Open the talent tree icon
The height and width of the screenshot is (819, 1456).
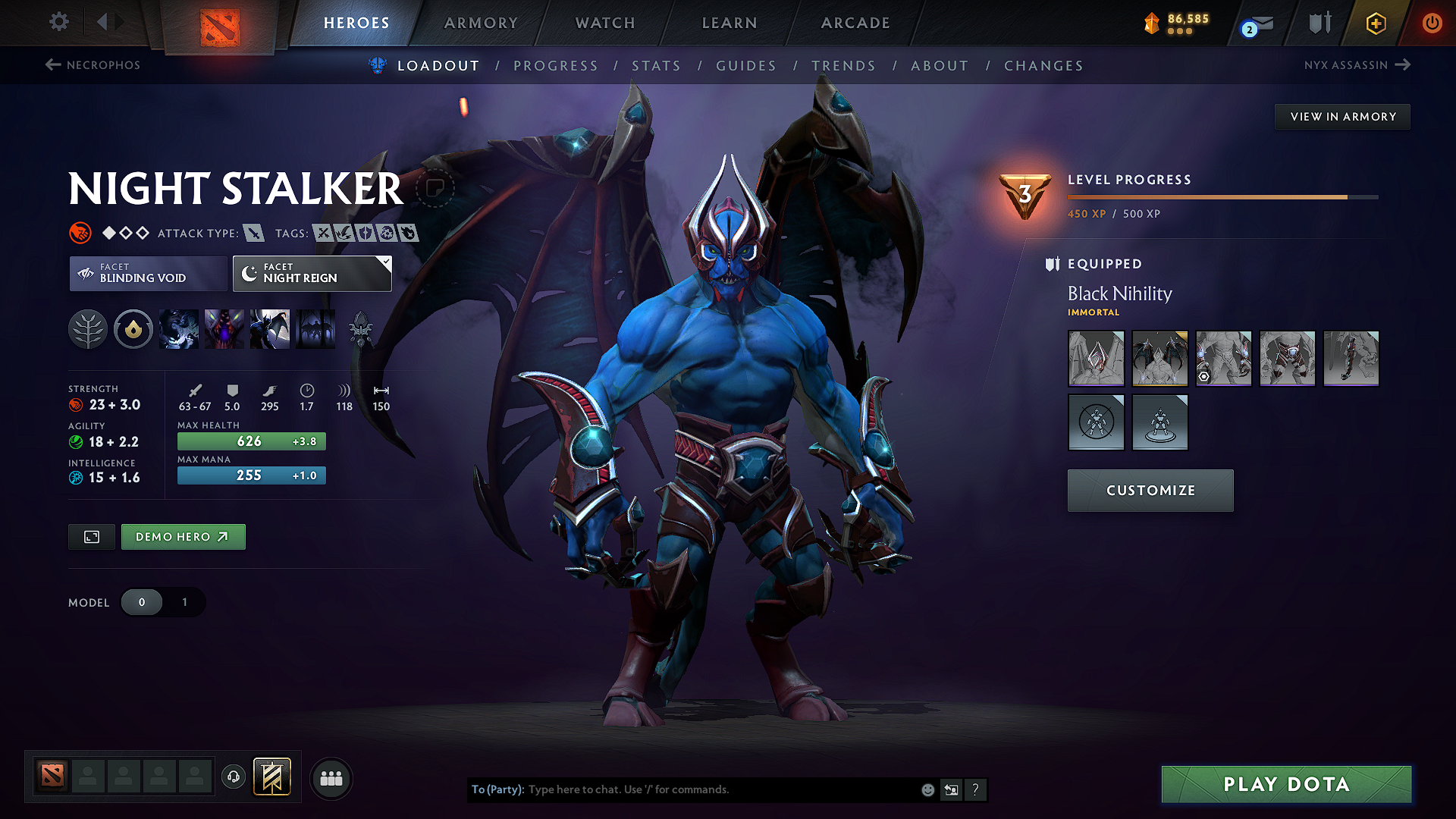[x=88, y=329]
